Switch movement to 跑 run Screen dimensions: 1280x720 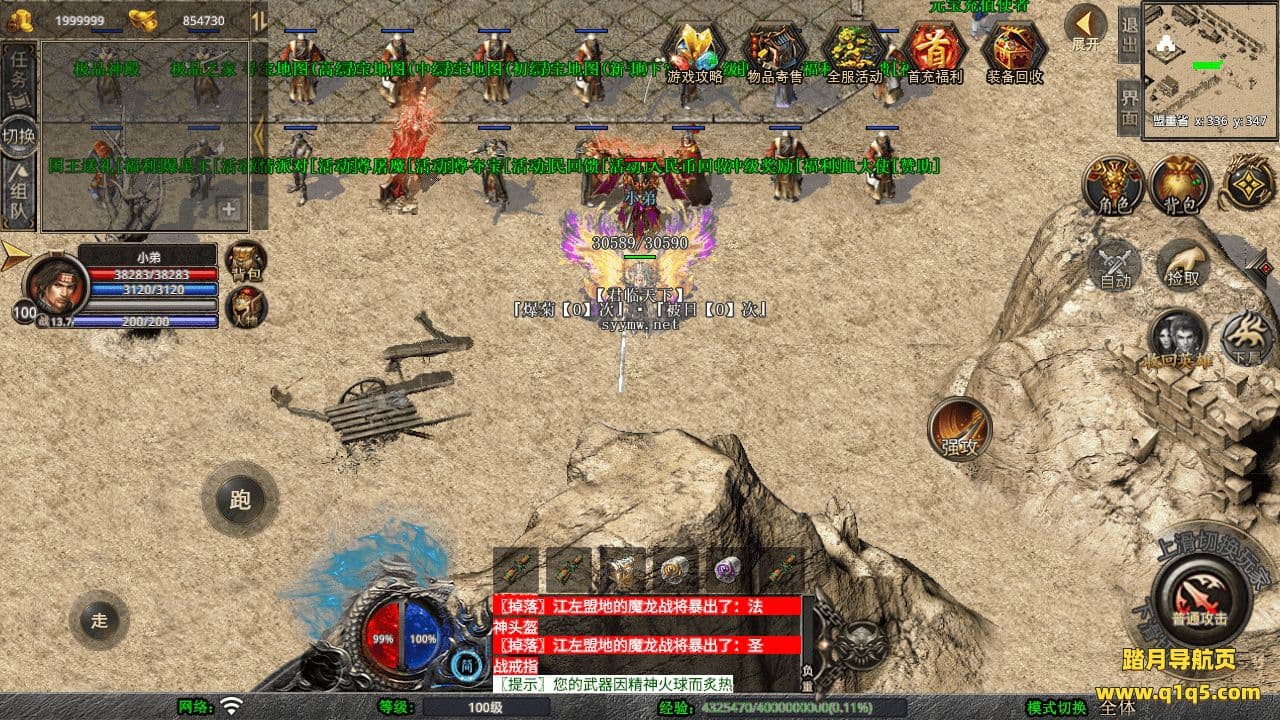pyautogui.click(x=240, y=499)
